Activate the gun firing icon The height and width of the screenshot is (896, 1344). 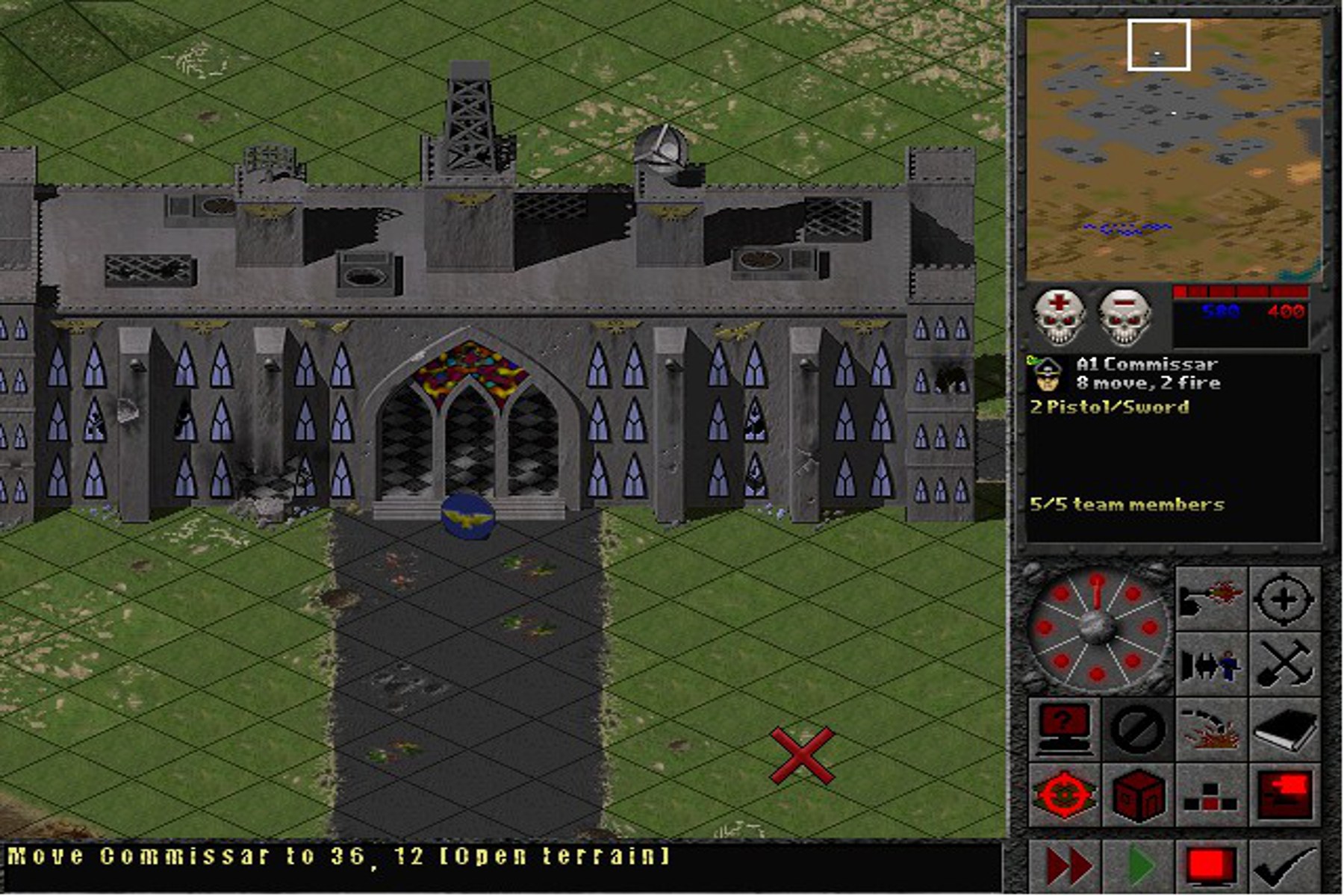(x=1211, y=598)
